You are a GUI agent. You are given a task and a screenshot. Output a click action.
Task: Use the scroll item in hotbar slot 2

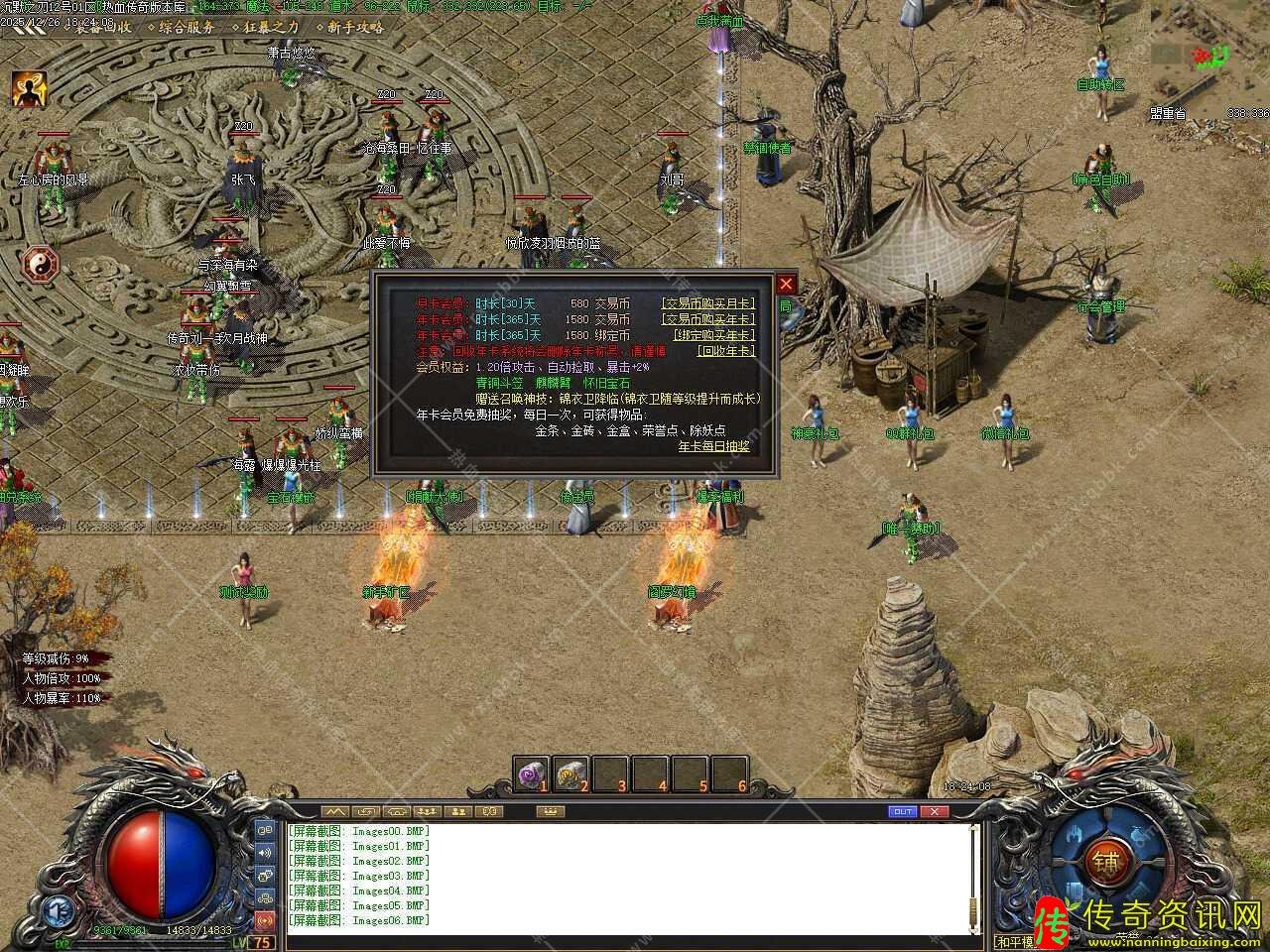(x=571, y=772)
